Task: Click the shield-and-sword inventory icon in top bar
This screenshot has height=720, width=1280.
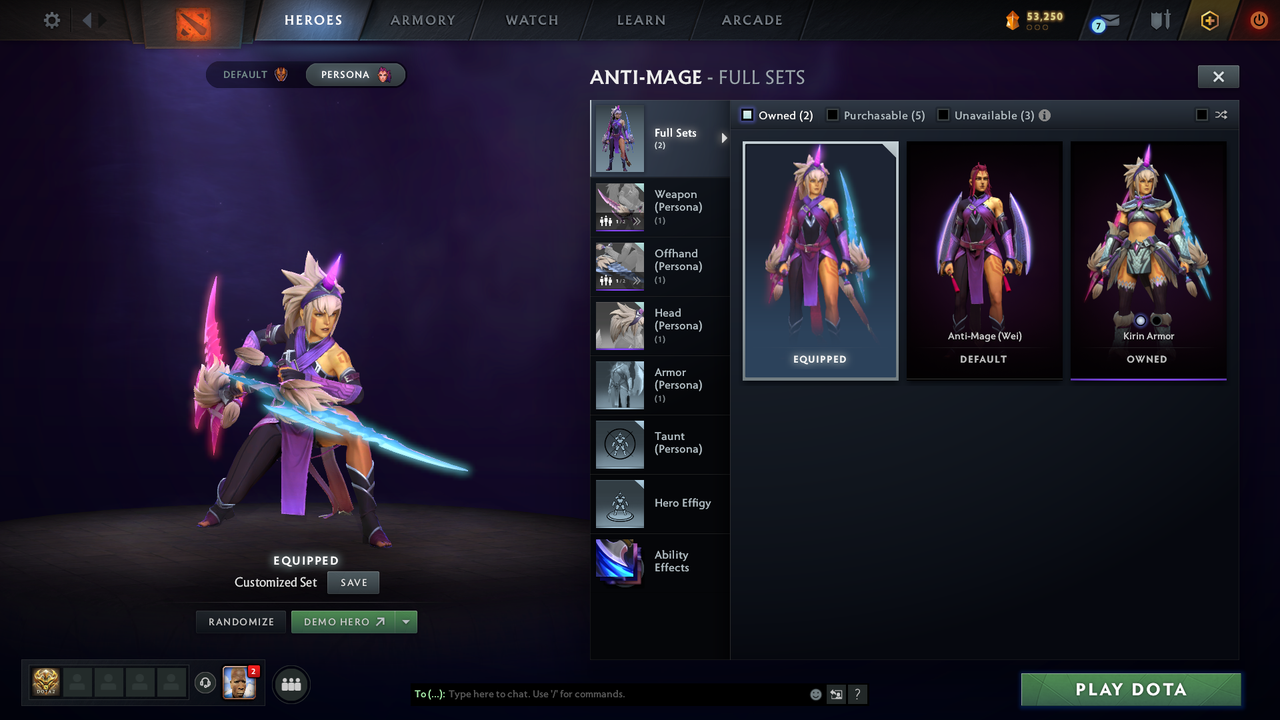Action: (1158, 19)
